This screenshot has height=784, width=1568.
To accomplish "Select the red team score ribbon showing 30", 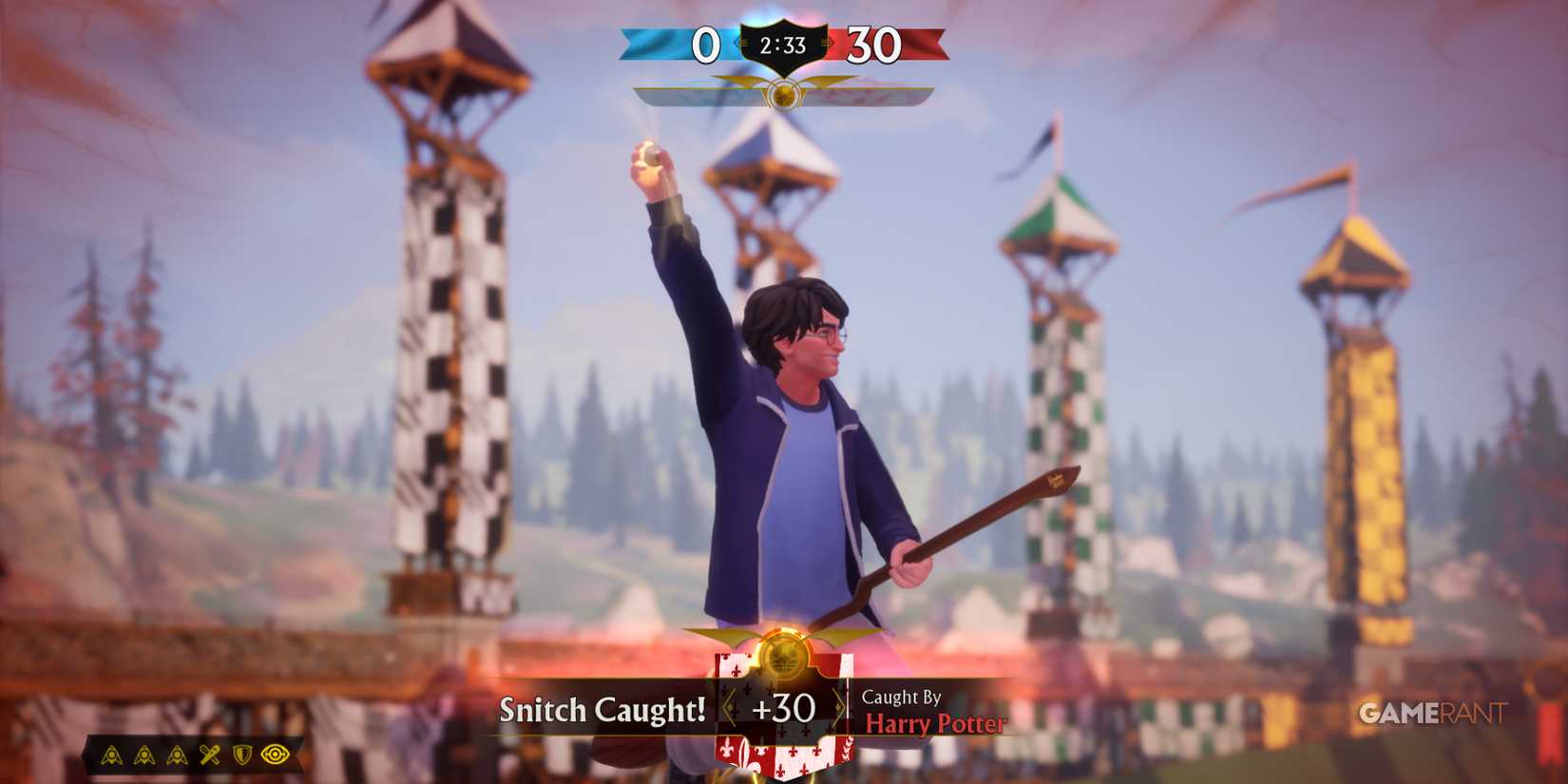I will (875, 43).
